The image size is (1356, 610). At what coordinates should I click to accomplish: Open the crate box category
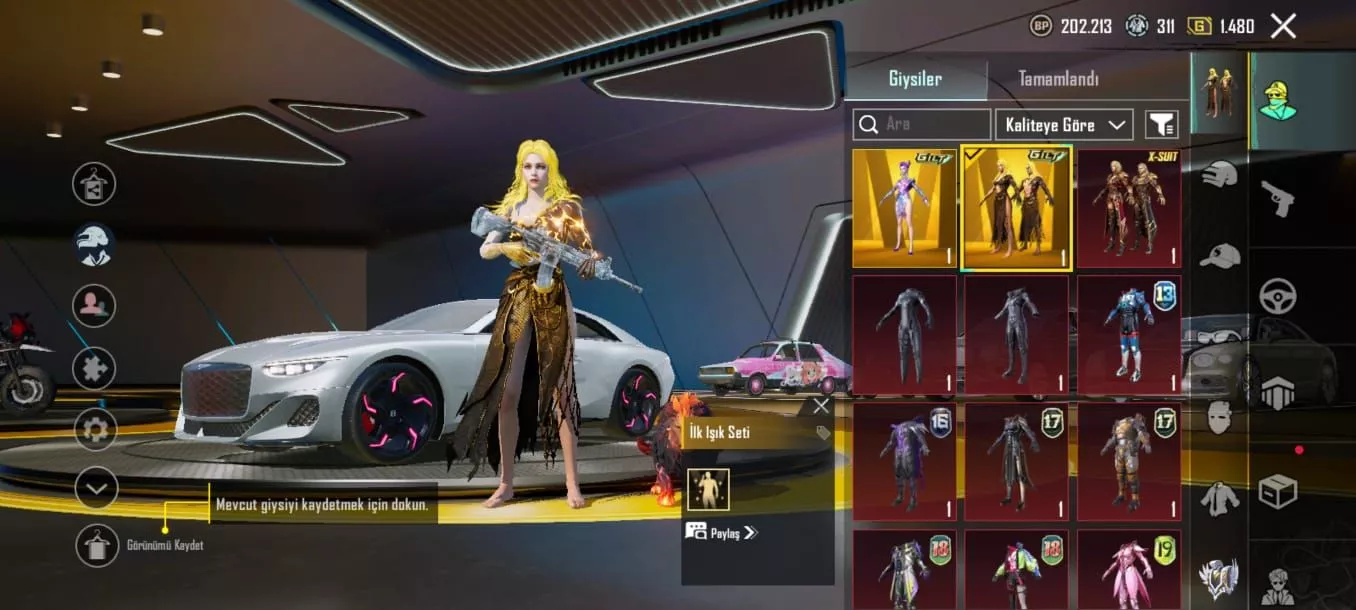click(x=1277, y=490)
